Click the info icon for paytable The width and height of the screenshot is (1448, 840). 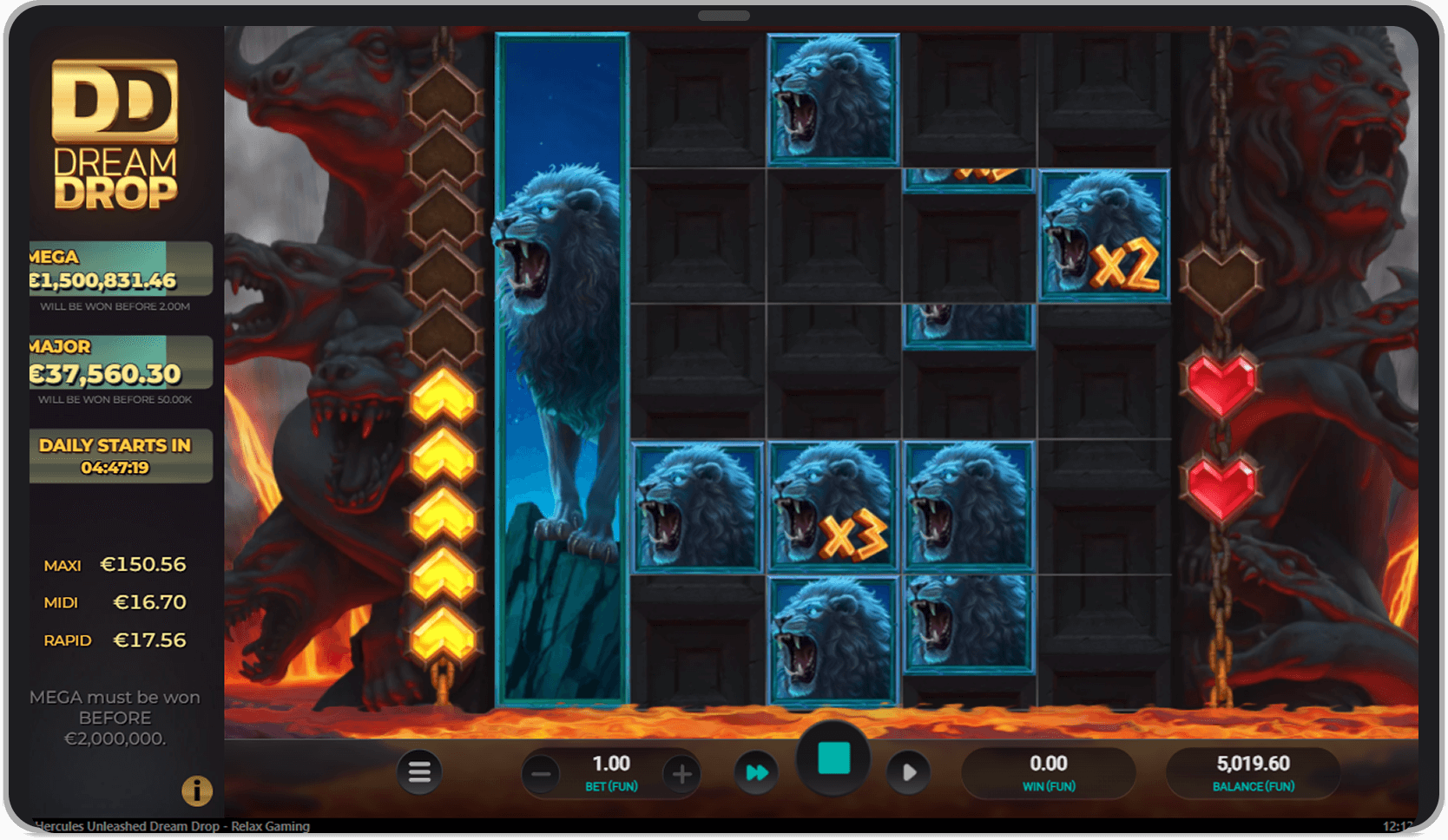197,791
